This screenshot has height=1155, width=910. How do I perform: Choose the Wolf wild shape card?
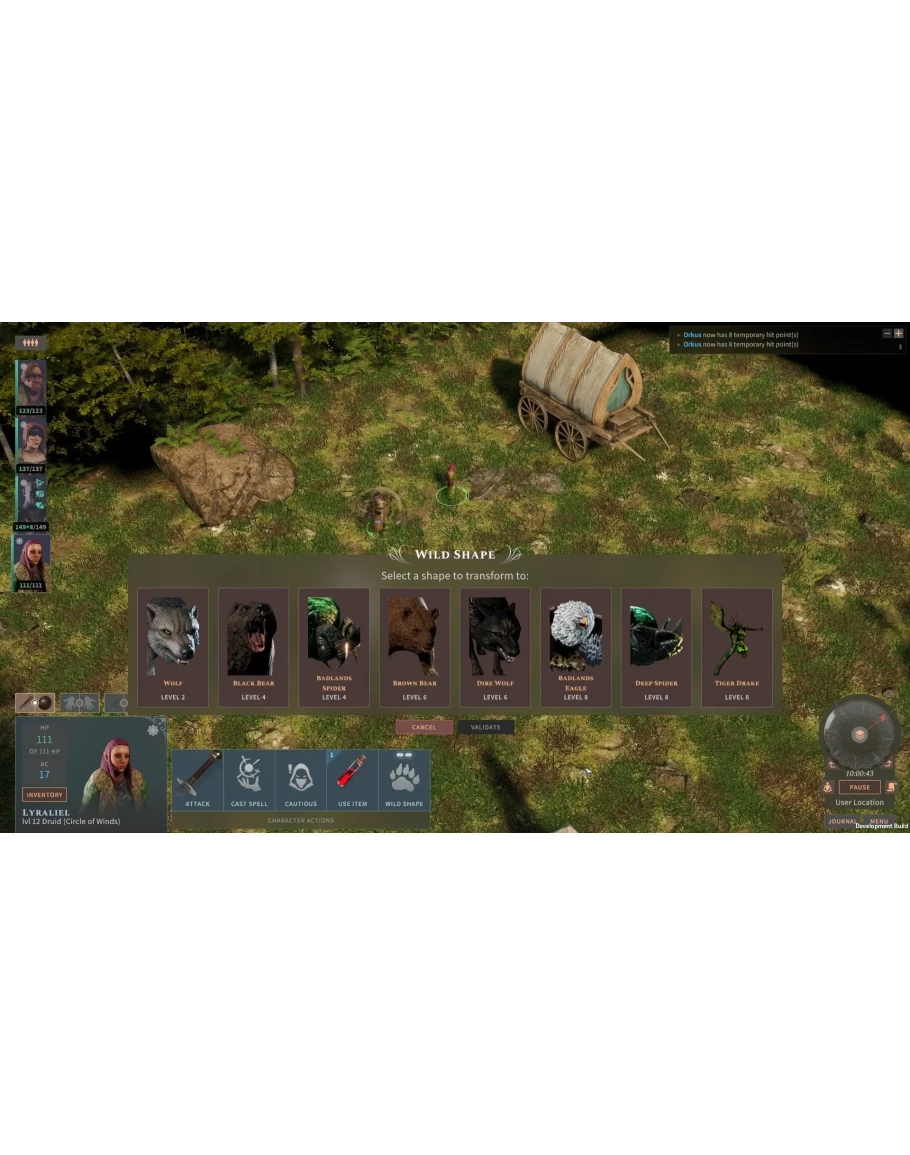(x=173, y=646)
